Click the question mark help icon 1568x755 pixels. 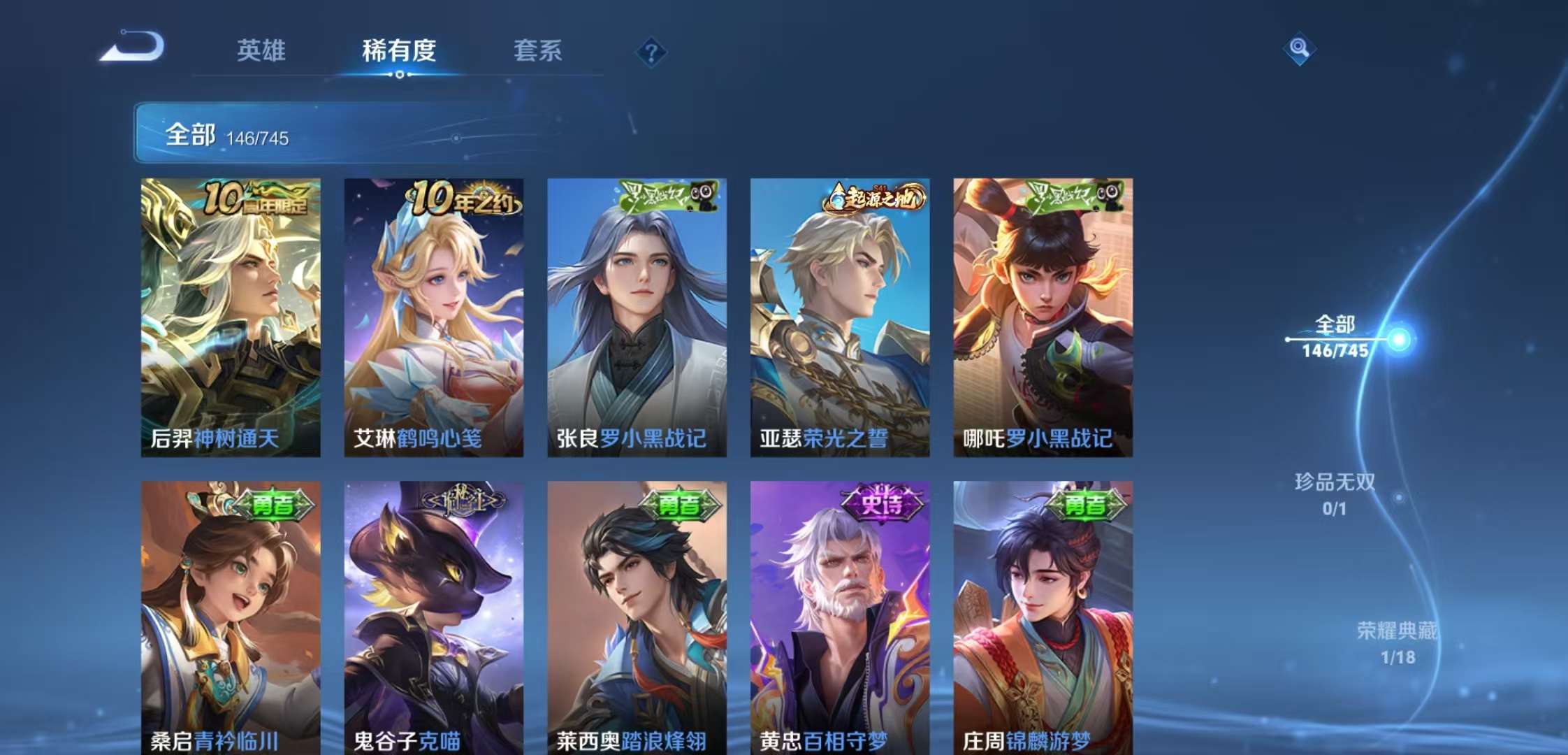[x=651, y=49]
